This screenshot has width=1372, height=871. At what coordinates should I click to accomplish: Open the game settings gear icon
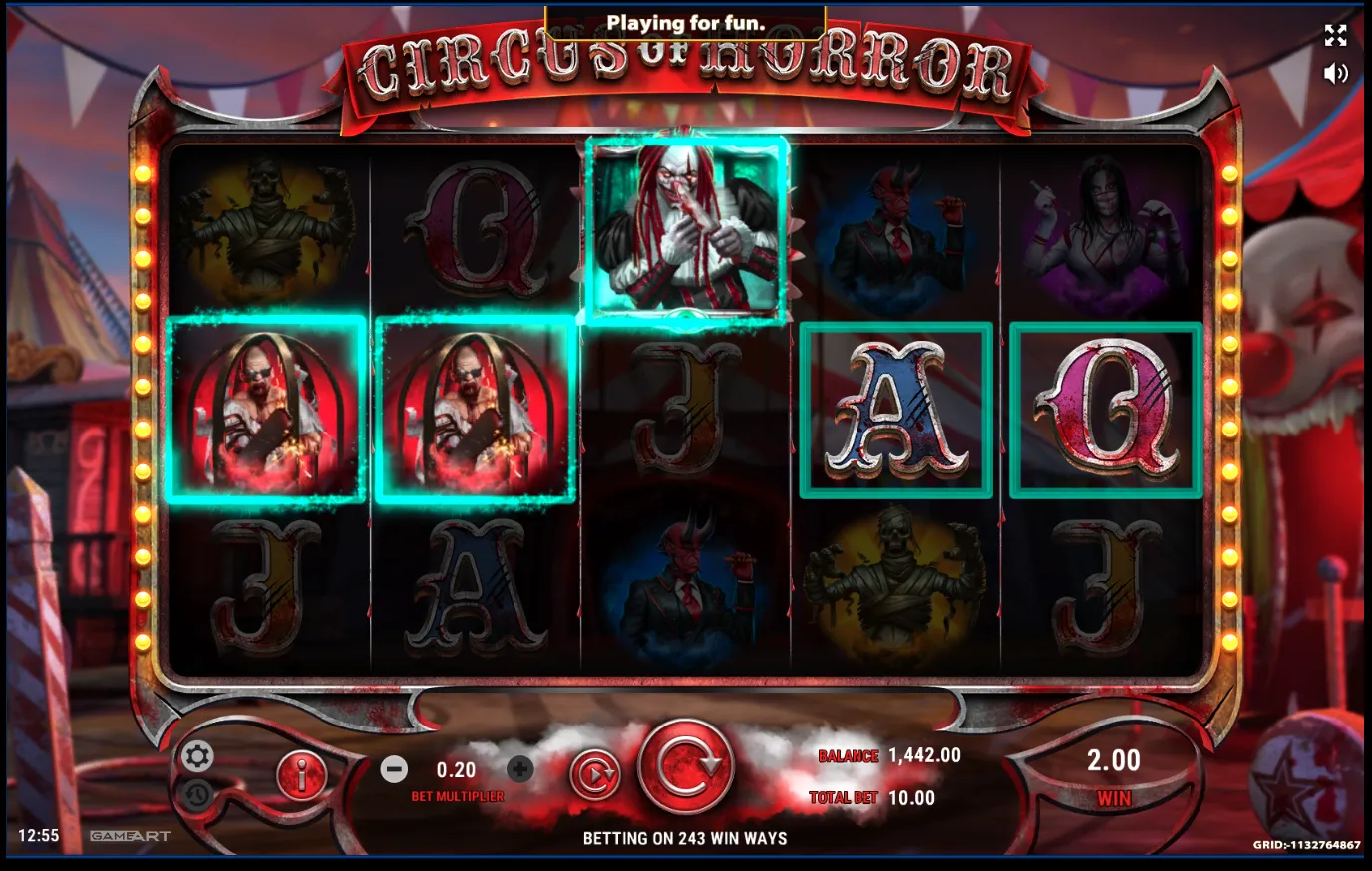pos(197,755)
